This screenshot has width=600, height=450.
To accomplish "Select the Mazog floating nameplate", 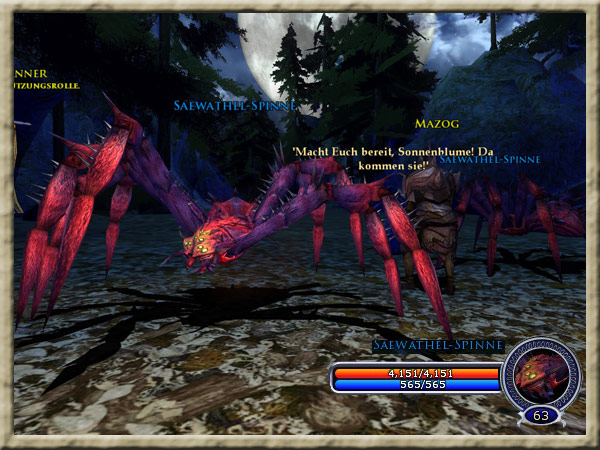I will point(436,124).
